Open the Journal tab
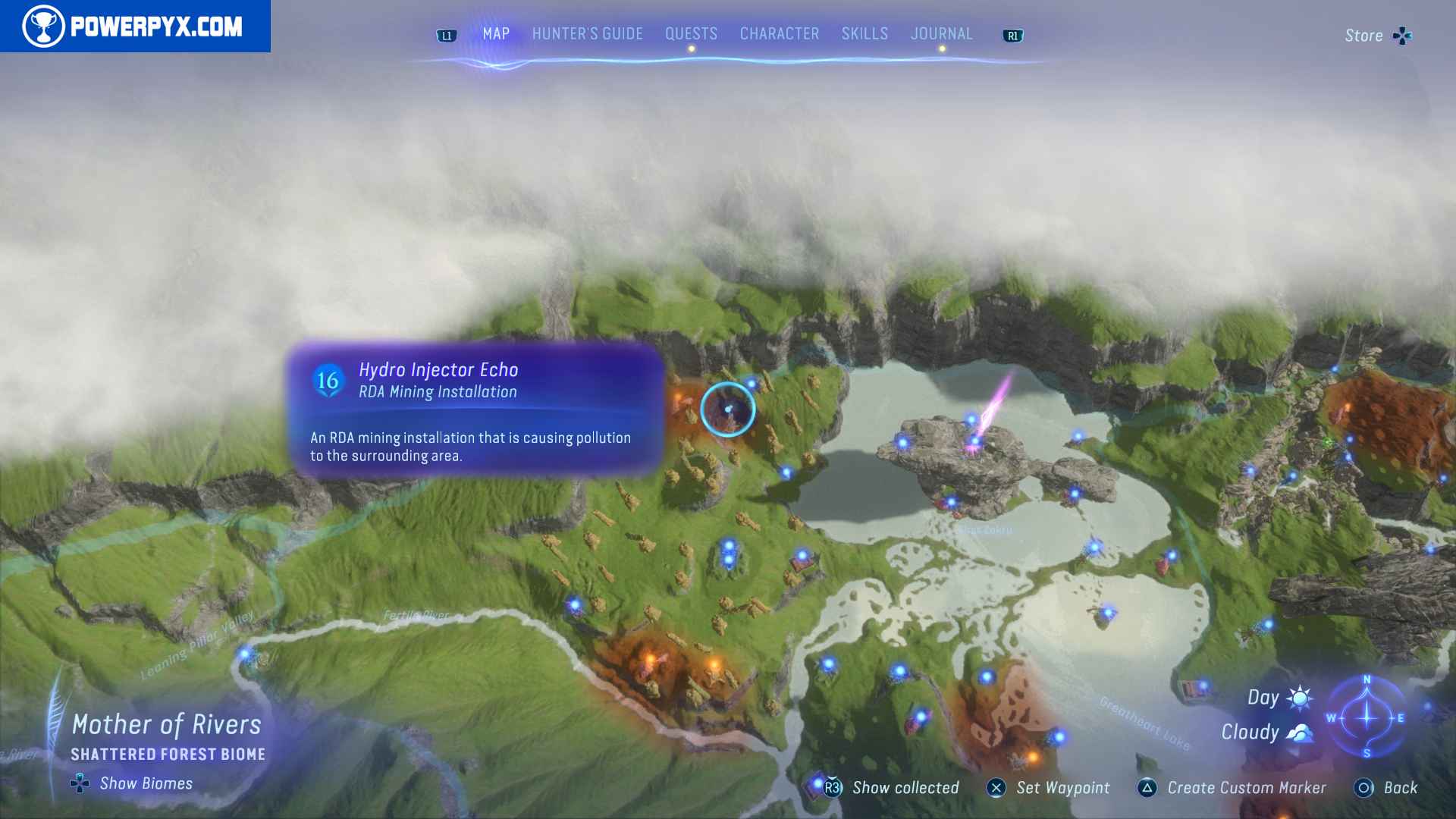The width and height of the screenshot is (1456, 819). (x=942, y=33)
